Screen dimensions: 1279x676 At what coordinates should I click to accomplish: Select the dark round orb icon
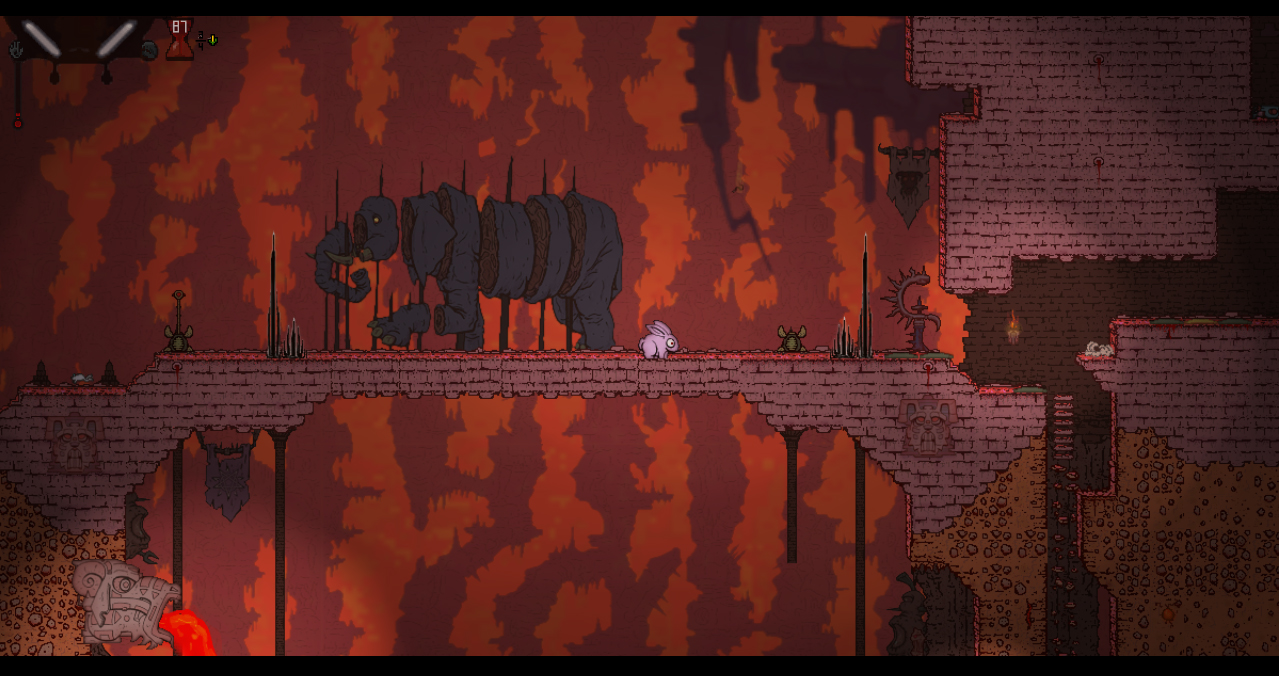[149, 50]
